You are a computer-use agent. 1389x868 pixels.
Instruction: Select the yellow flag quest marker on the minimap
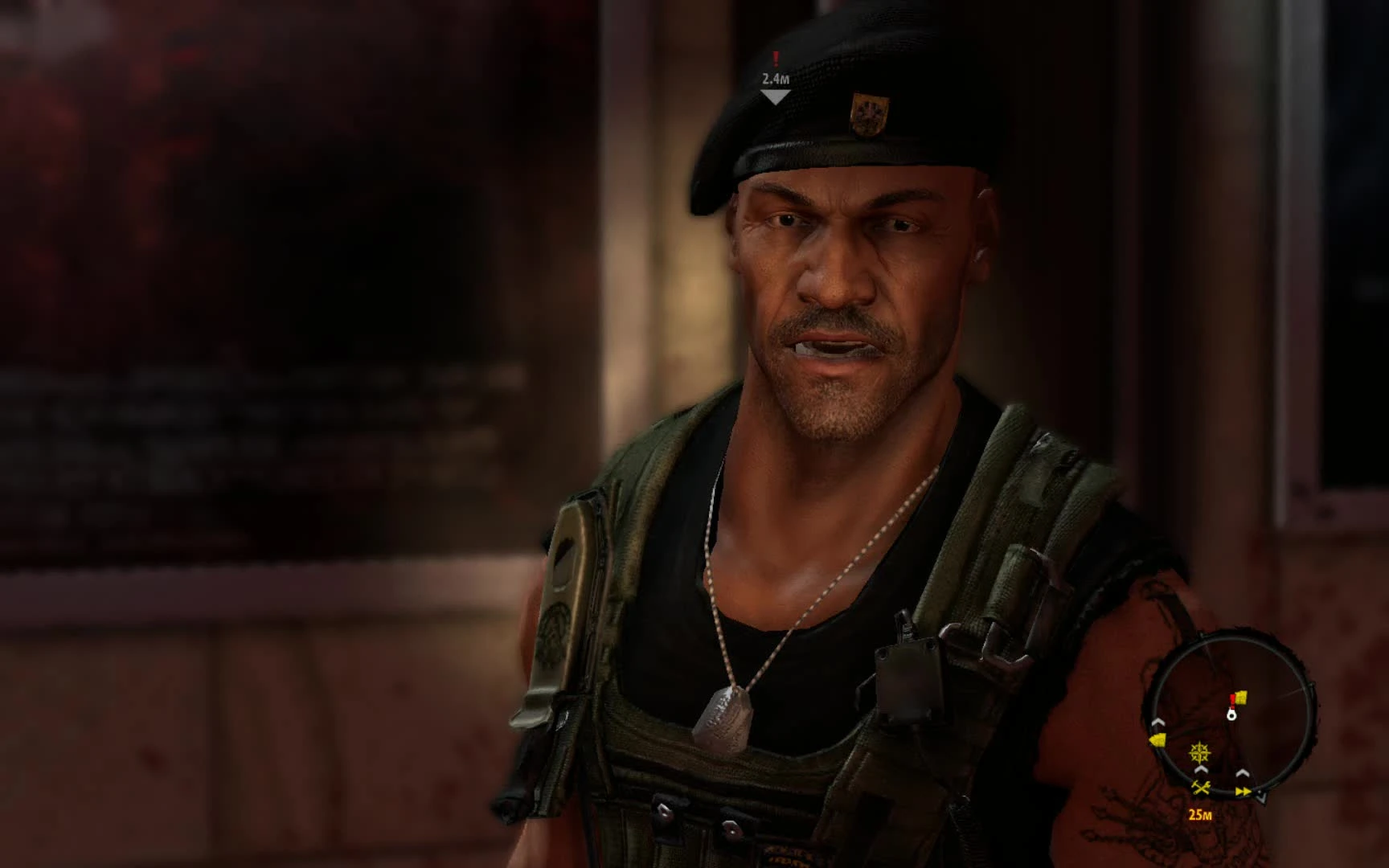1241,697
